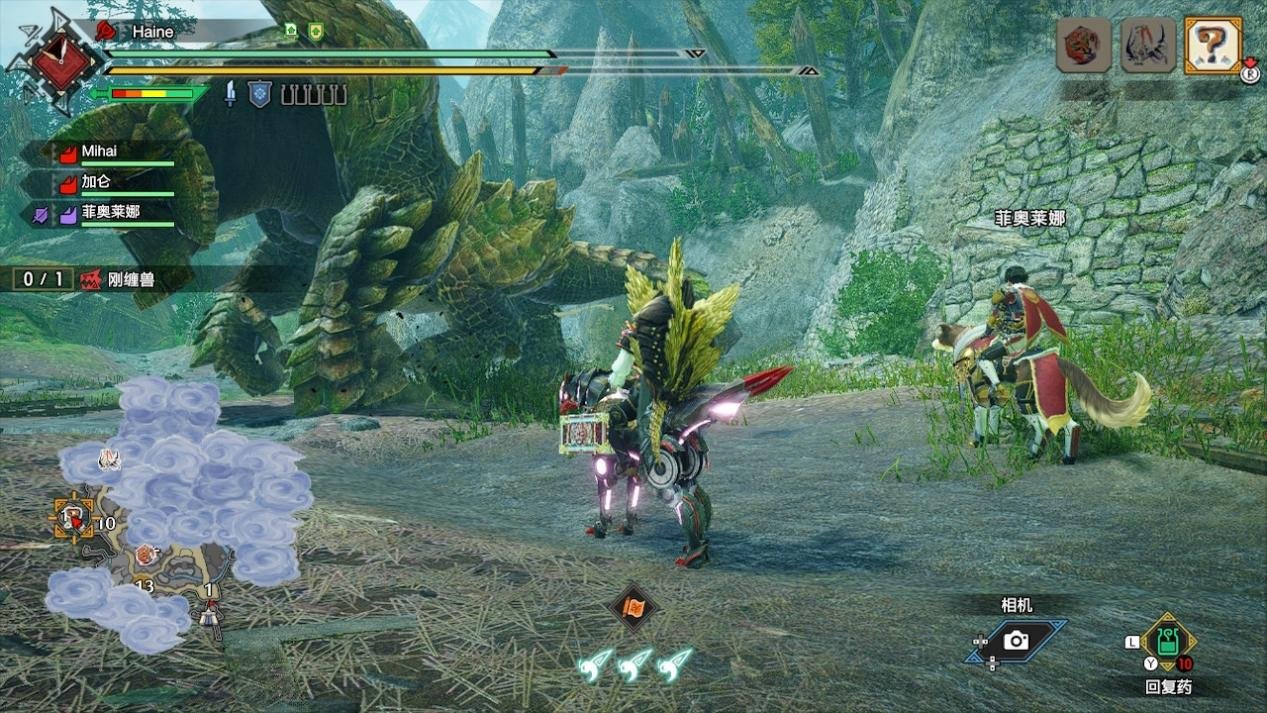Activate the 相机 camera action

[x=1016, y=641]
